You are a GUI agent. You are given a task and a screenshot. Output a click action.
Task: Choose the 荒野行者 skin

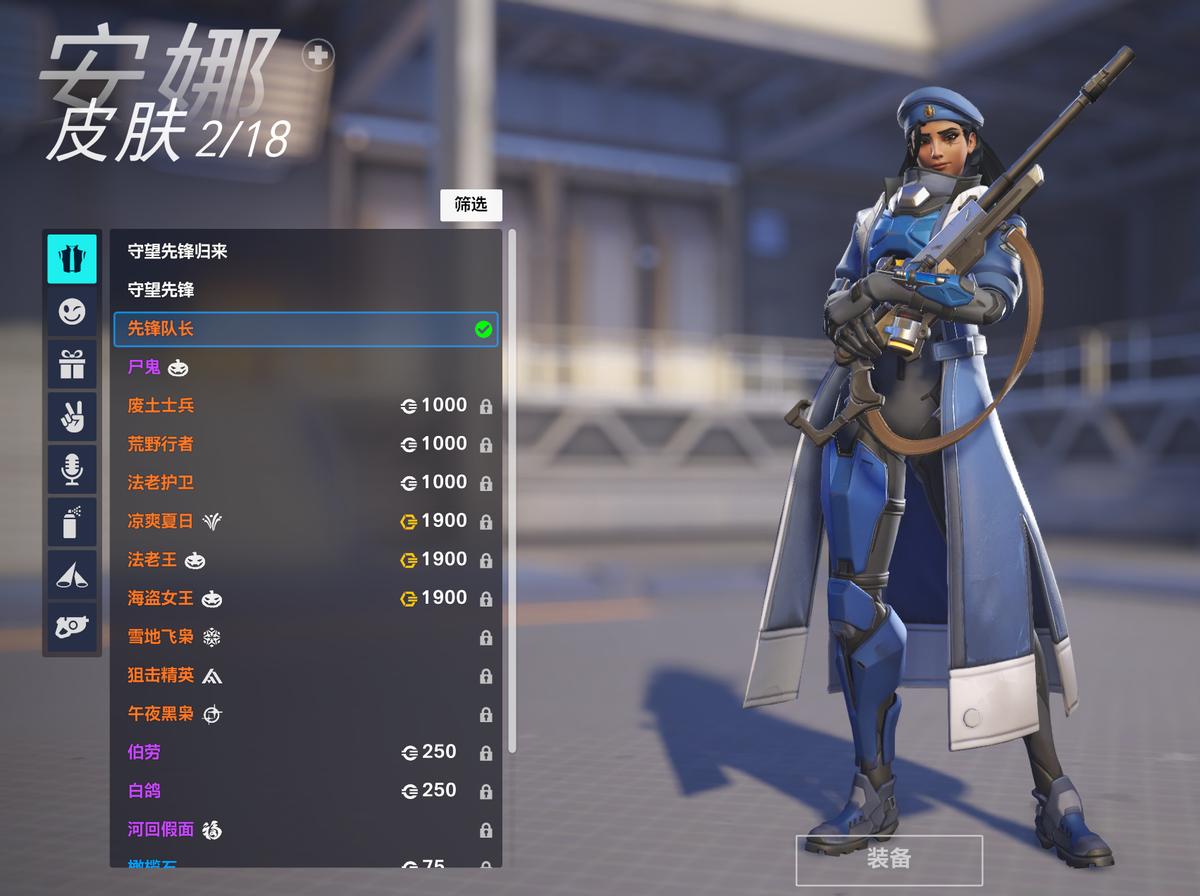point(161,444)
